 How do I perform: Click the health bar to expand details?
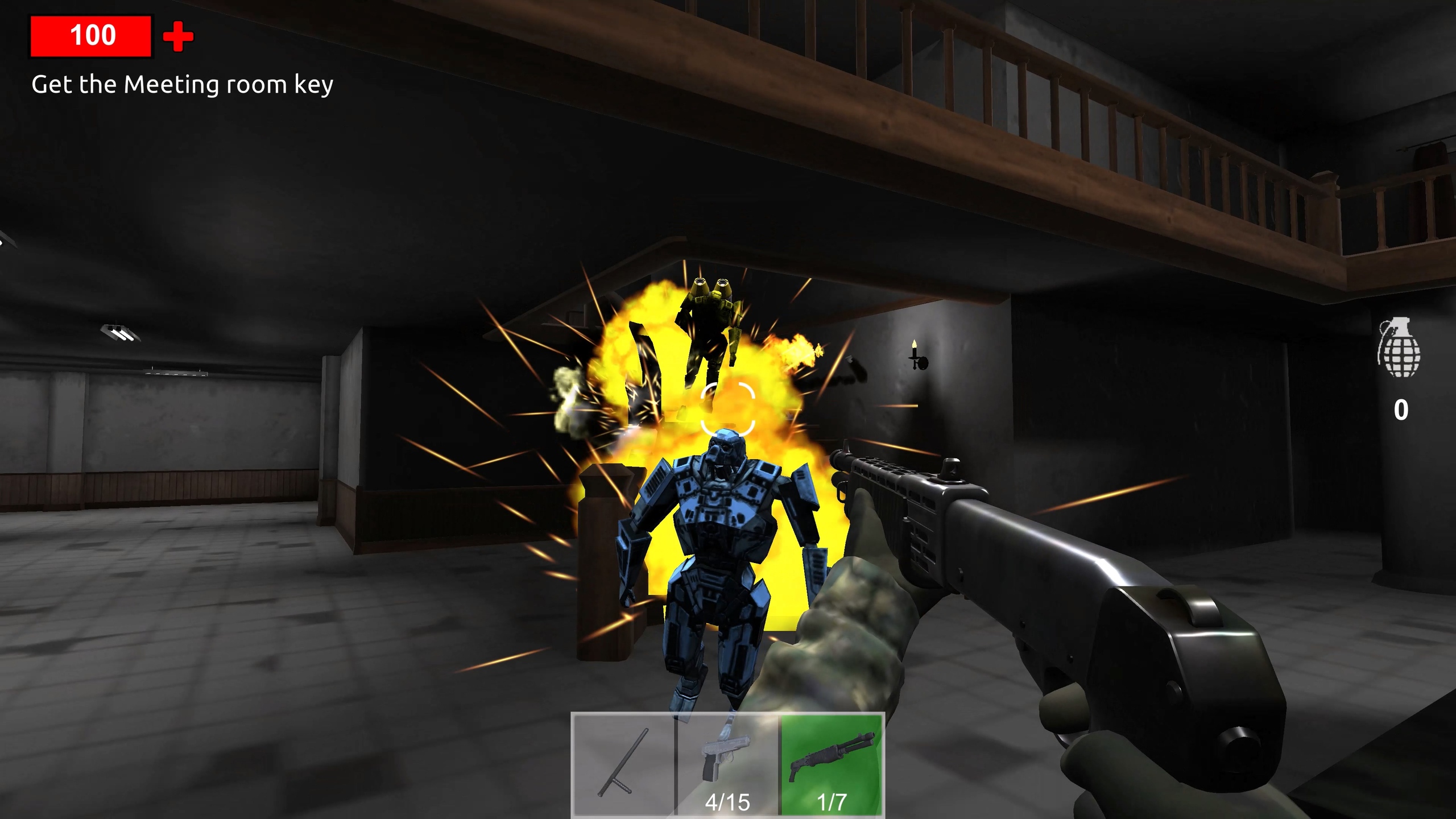92,35
